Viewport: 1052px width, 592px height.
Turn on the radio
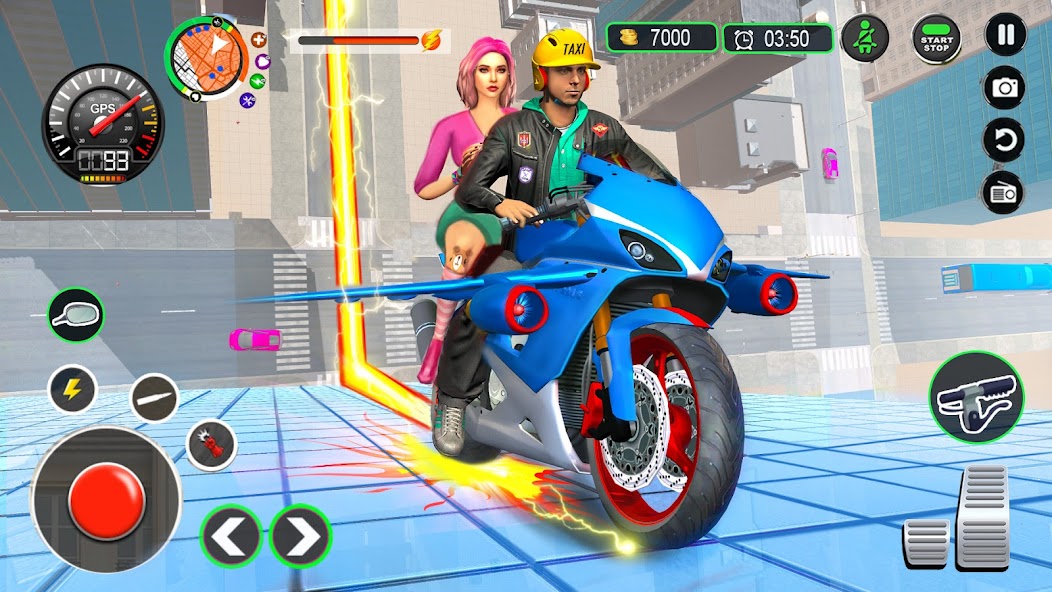pyautogui.click(x=1005, y=192)
